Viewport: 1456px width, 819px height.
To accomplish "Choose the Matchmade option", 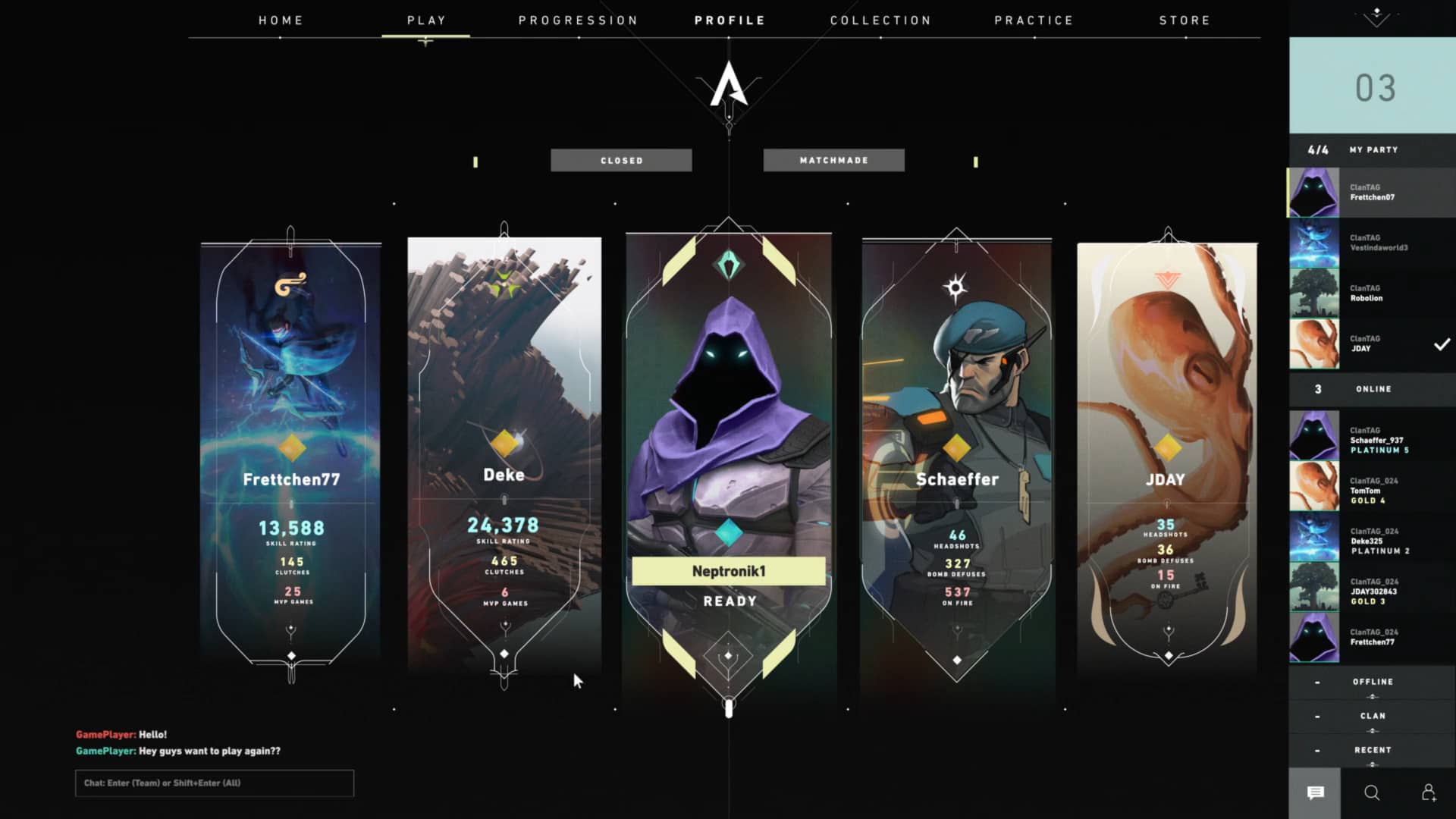I will click(833, 160).
